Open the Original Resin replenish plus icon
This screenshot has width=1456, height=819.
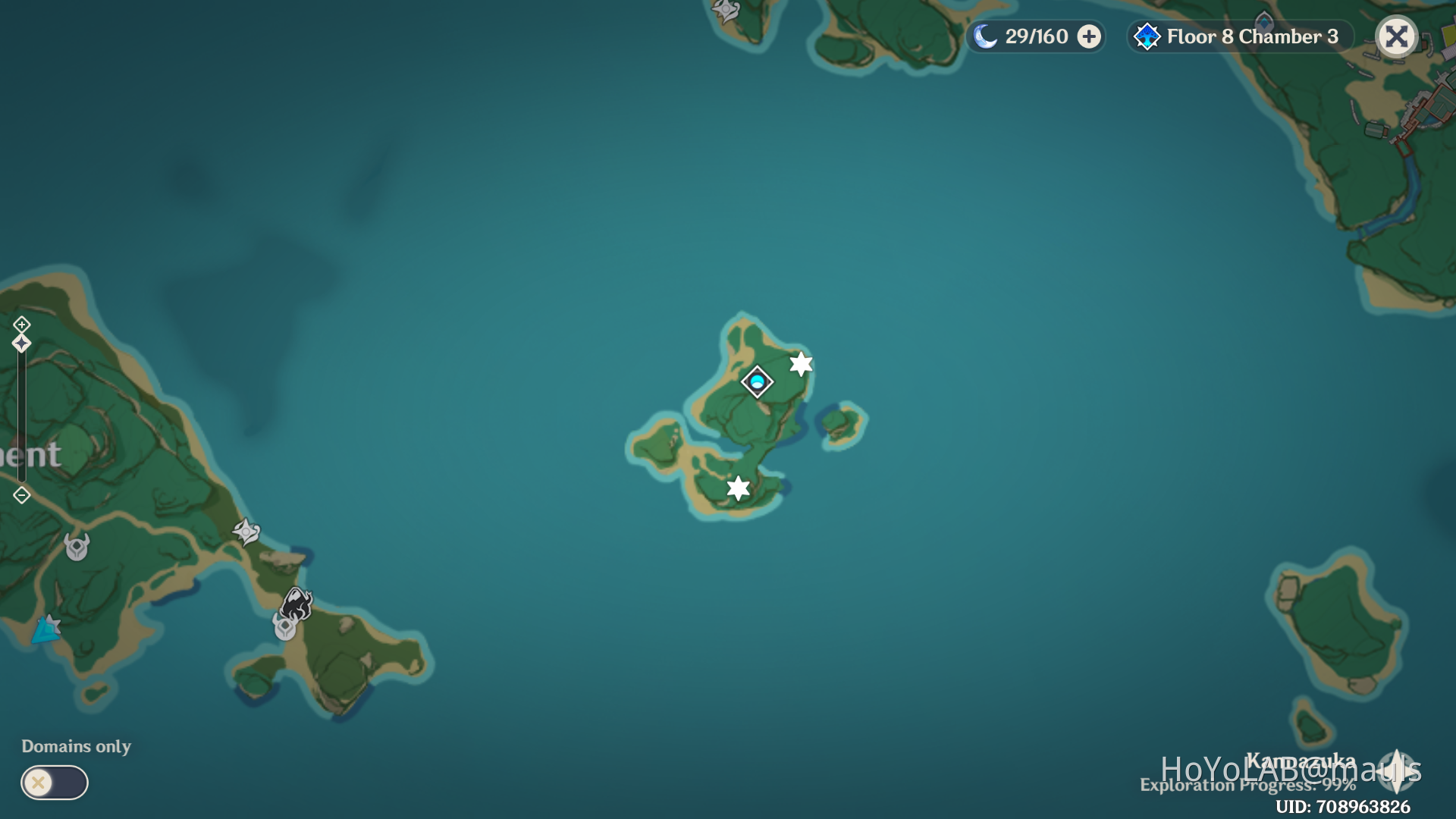pyautogui.click(x=1090, y=36)
